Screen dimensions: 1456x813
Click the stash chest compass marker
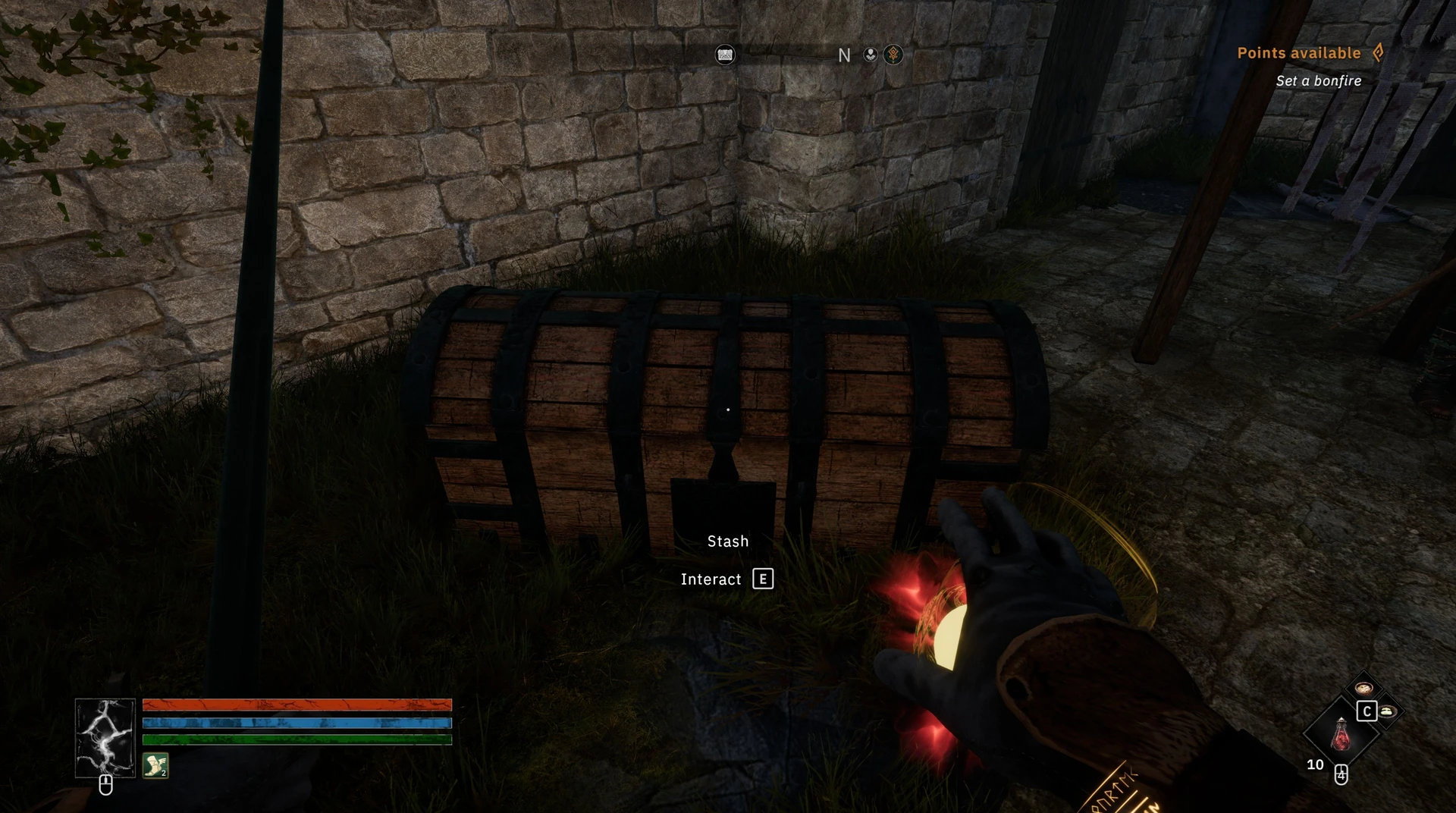(x=725, y=55)
